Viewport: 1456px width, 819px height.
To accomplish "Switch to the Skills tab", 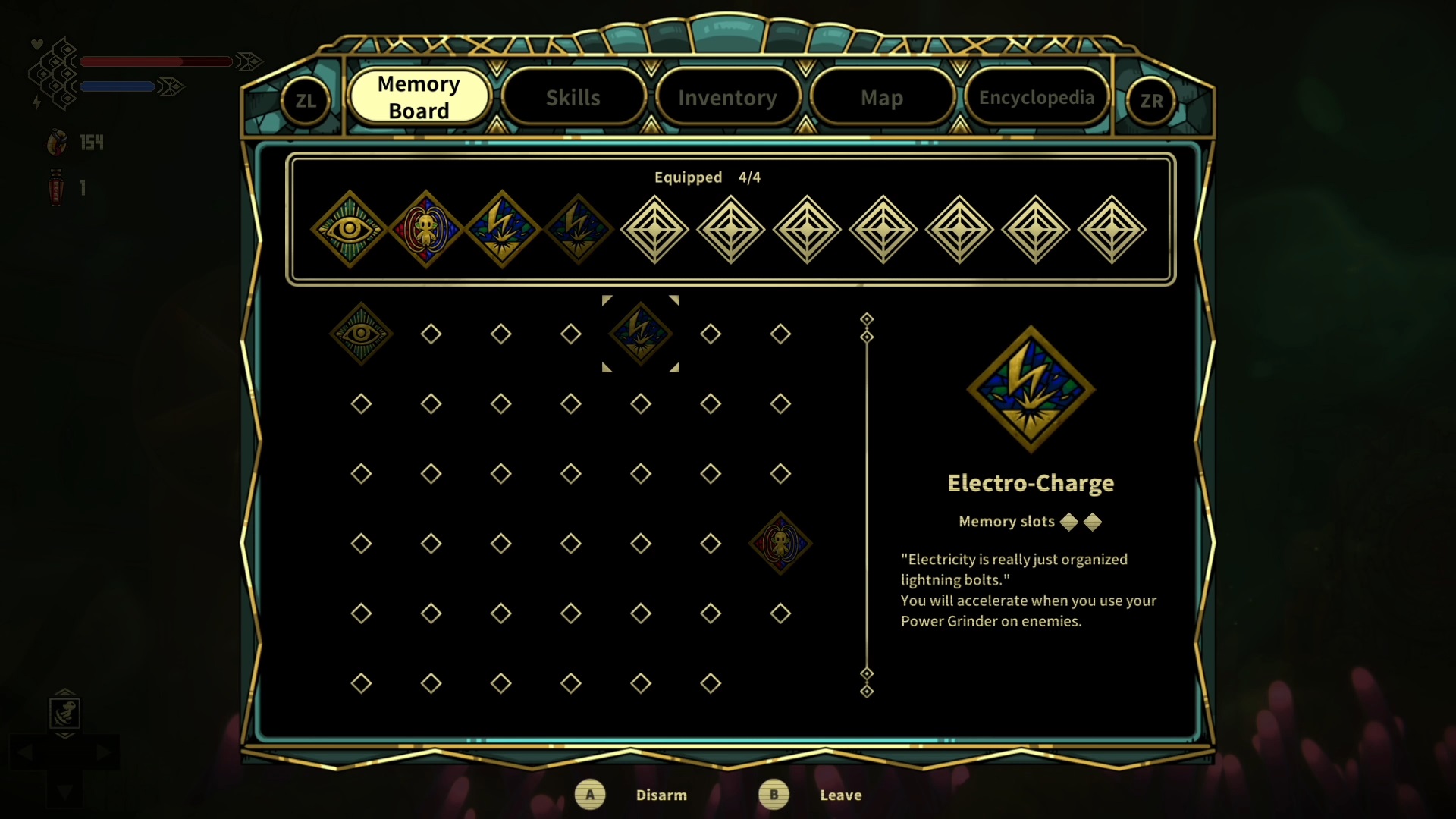I will tap(573, 98).
